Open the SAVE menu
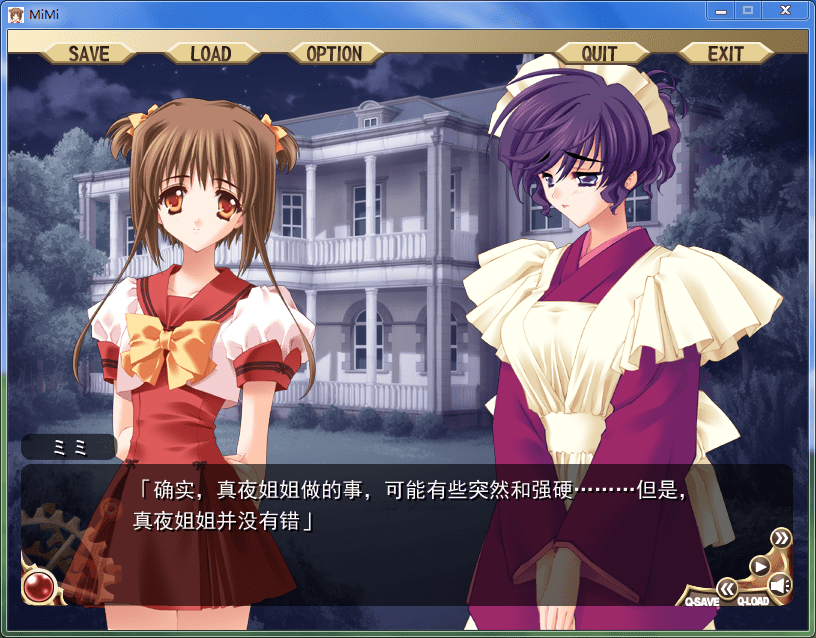 coord(89,53)
